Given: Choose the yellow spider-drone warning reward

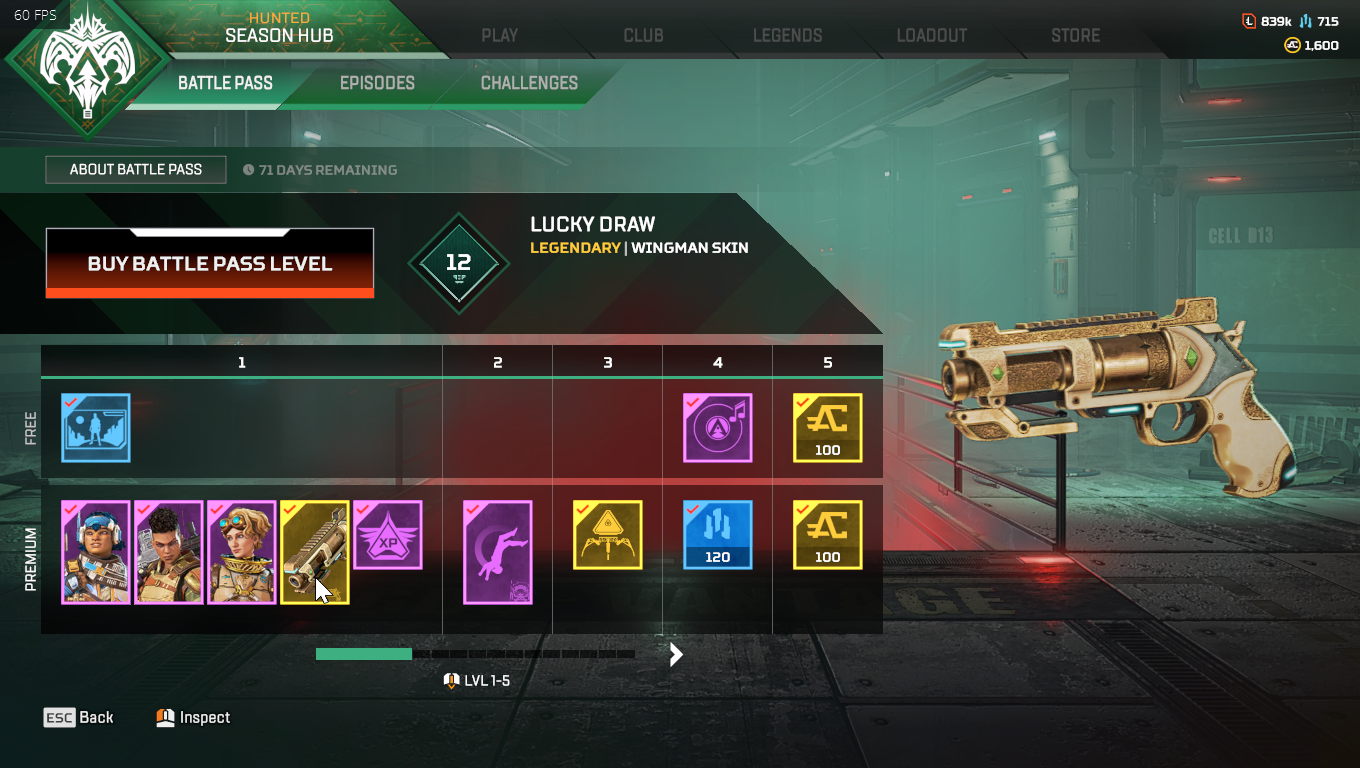Looking at the screenshot, I should tap(608, 535).
